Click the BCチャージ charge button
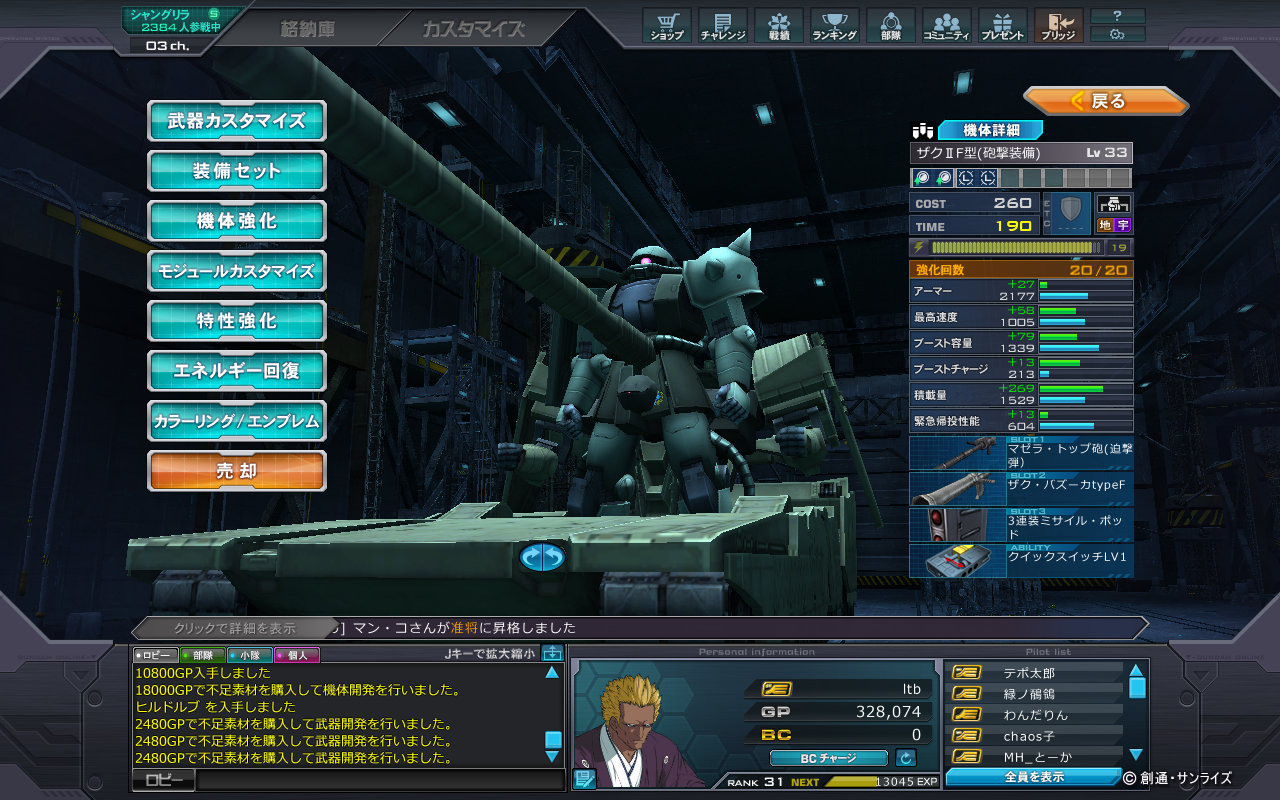This screenshot has height=800, width=1280. [x=828, y=758]
